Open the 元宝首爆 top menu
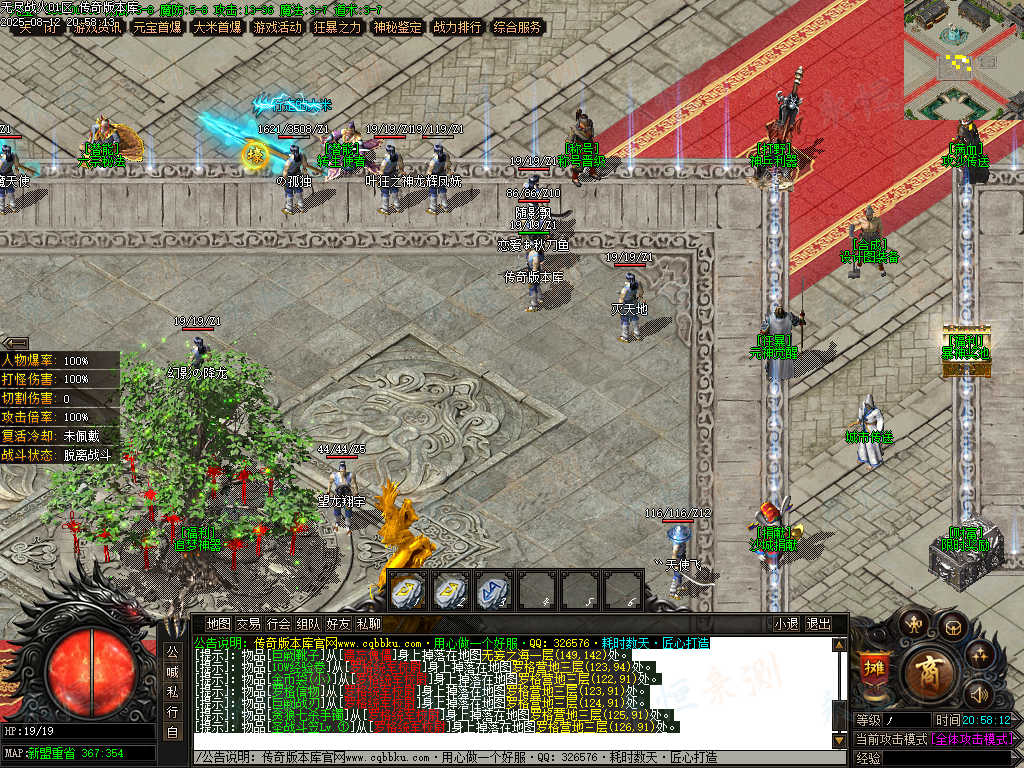This screenshot has width=1024, height=768. tap(157, 27)
